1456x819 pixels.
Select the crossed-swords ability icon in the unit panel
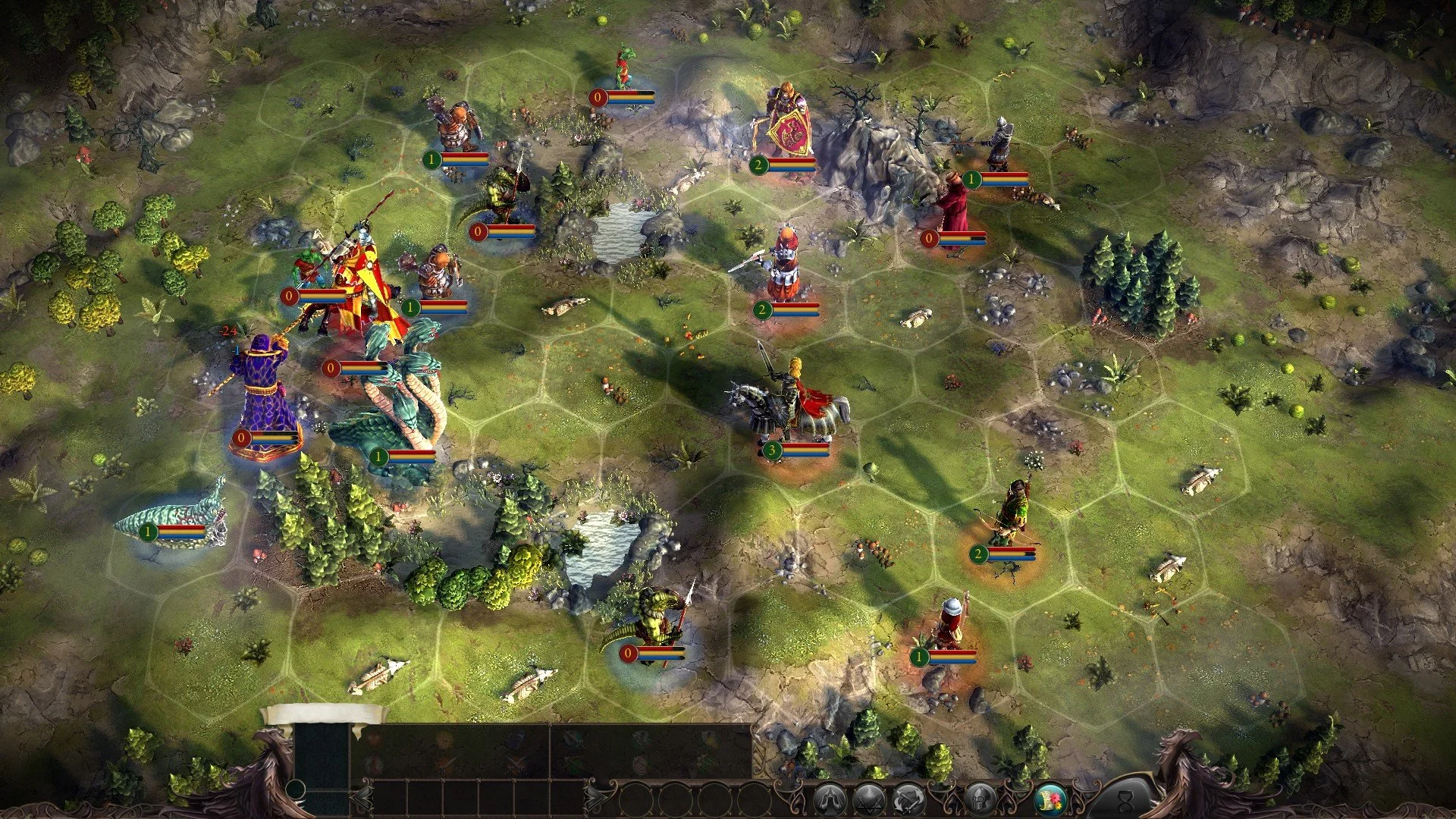[x=515, y=761]
